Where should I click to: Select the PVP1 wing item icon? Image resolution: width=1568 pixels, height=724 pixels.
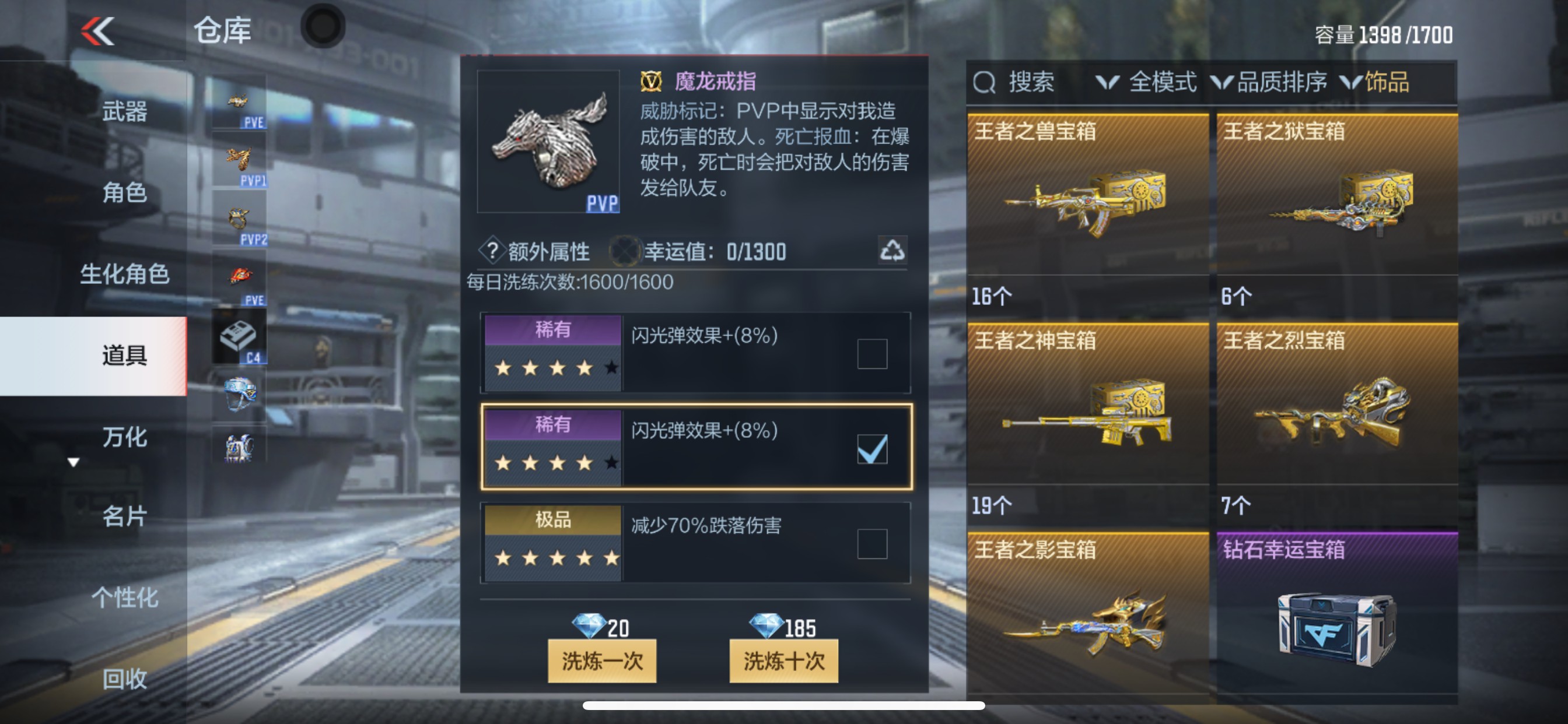[x=239, y=159]
